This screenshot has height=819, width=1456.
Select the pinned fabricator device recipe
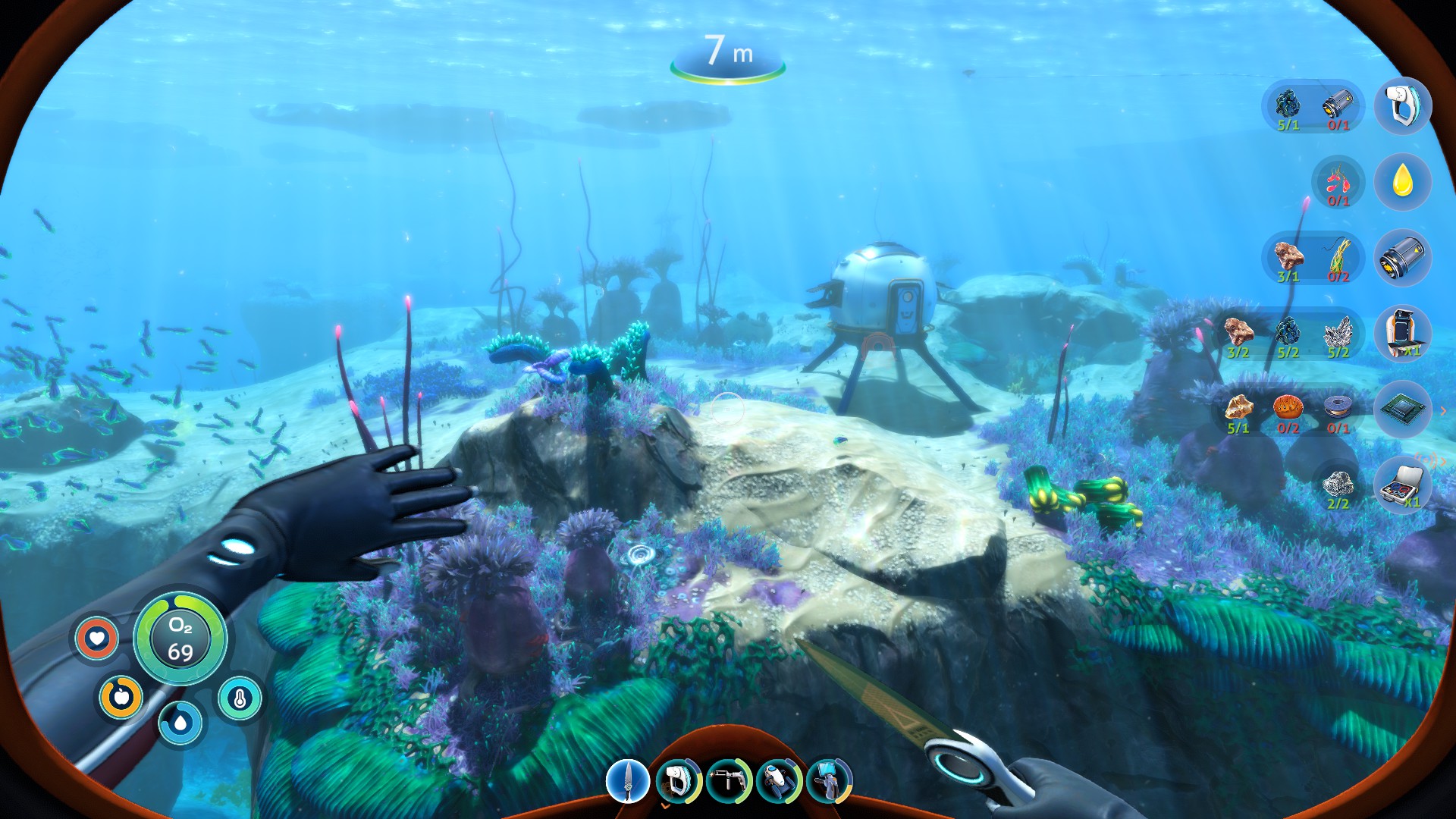coord(1402,334)
